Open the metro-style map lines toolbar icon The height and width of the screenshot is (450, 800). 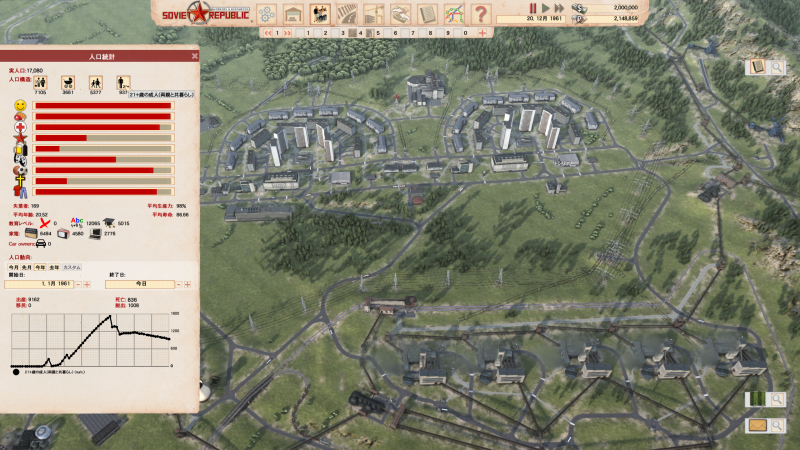[x=454, y=14]
